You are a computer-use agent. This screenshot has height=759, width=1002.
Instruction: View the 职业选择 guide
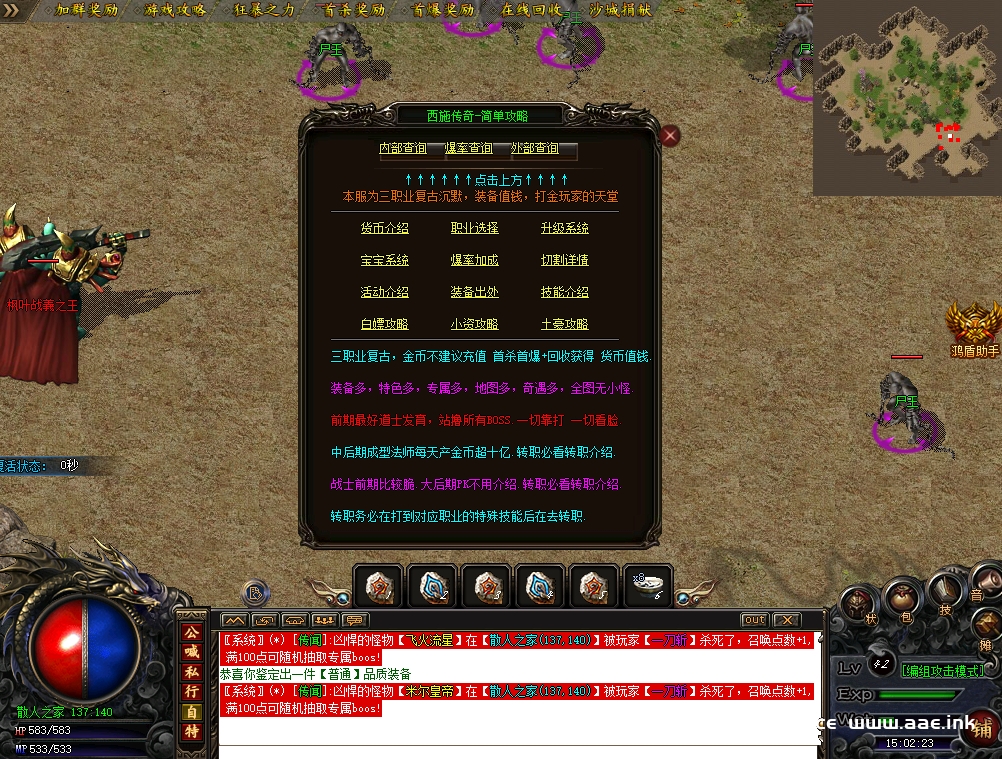475,228
